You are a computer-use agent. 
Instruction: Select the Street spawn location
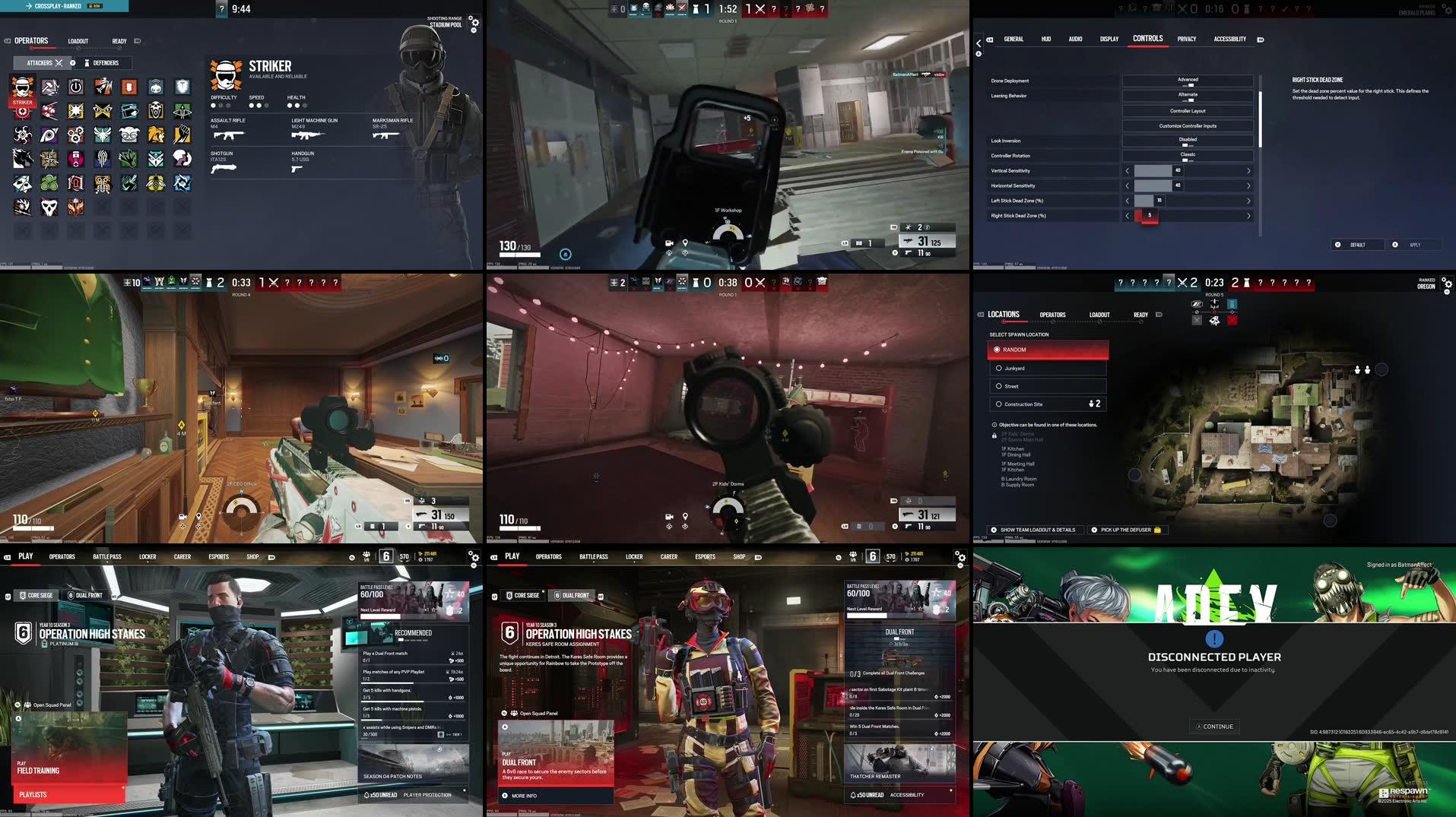999,386
